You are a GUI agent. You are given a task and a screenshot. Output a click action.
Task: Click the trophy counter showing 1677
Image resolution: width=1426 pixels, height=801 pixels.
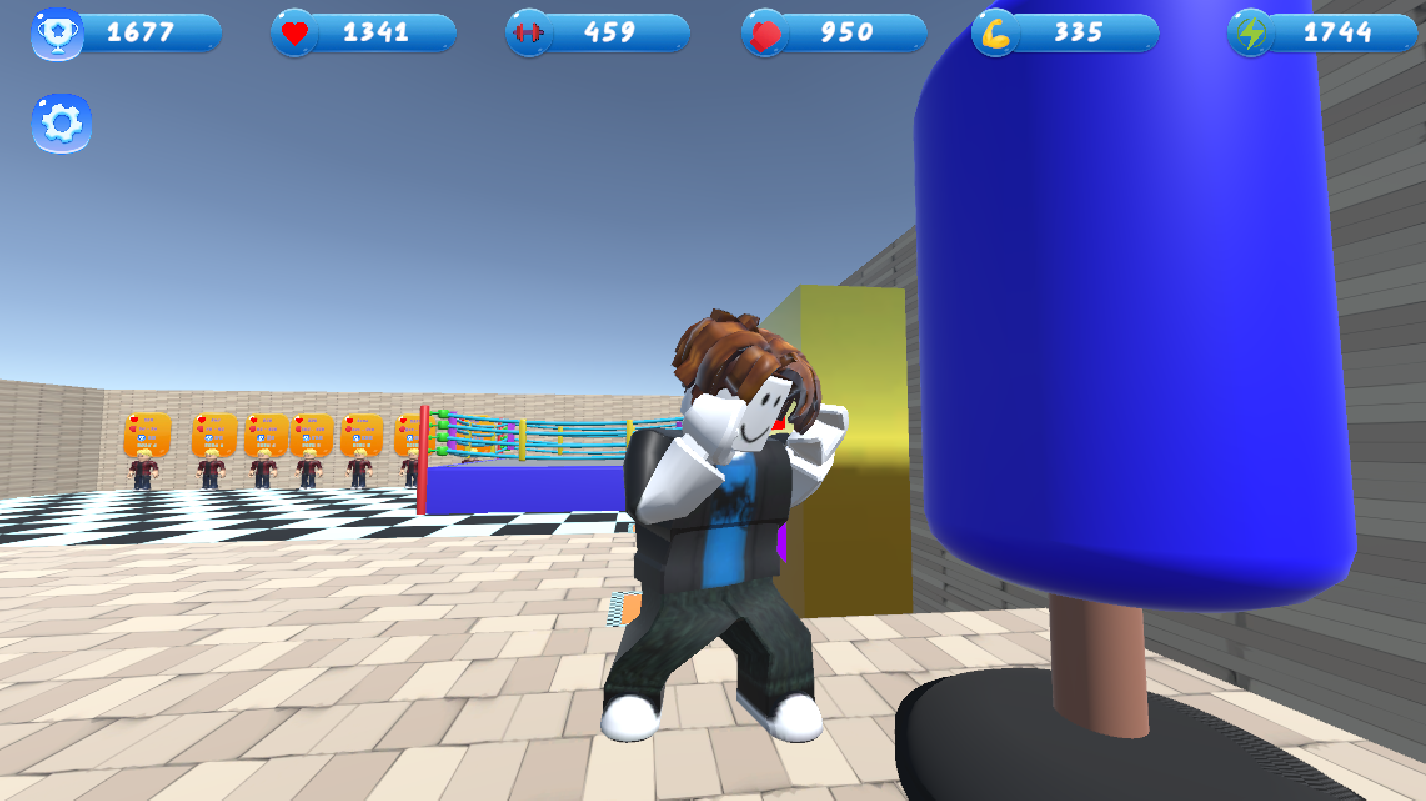[x=150, y=32]
